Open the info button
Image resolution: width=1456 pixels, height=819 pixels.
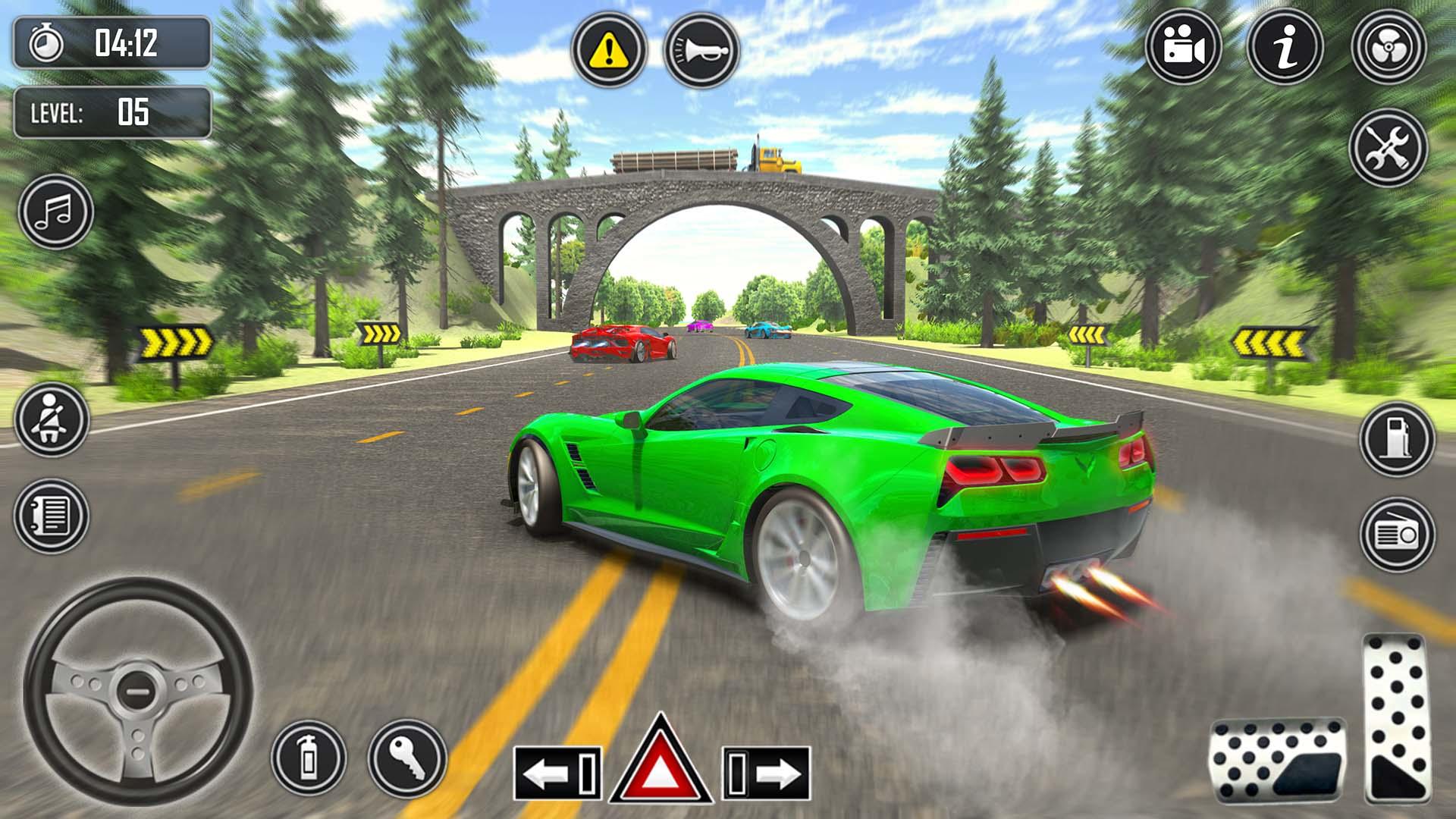(1285, 48)
